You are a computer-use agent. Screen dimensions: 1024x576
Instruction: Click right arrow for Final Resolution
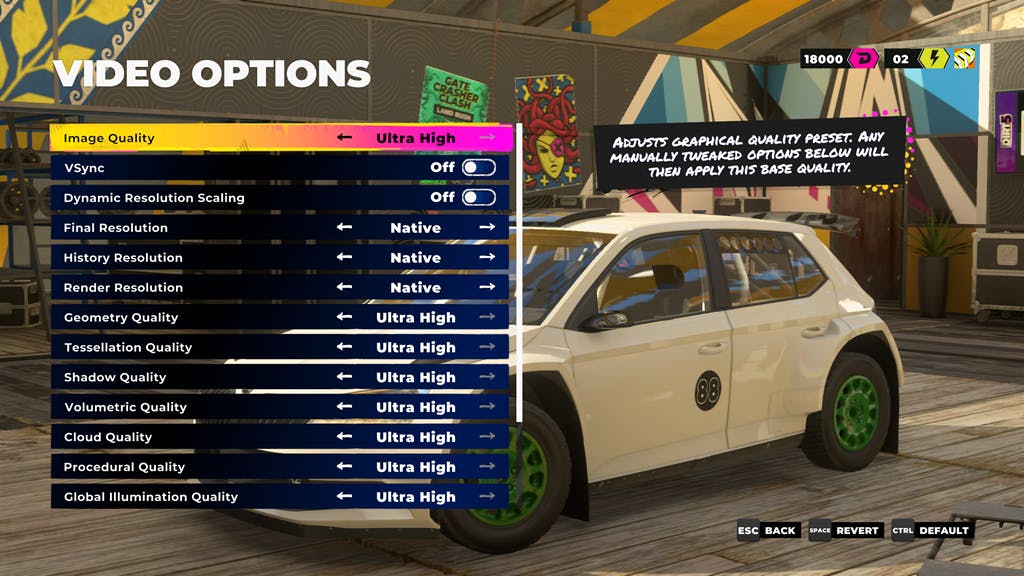click(487, 228)
